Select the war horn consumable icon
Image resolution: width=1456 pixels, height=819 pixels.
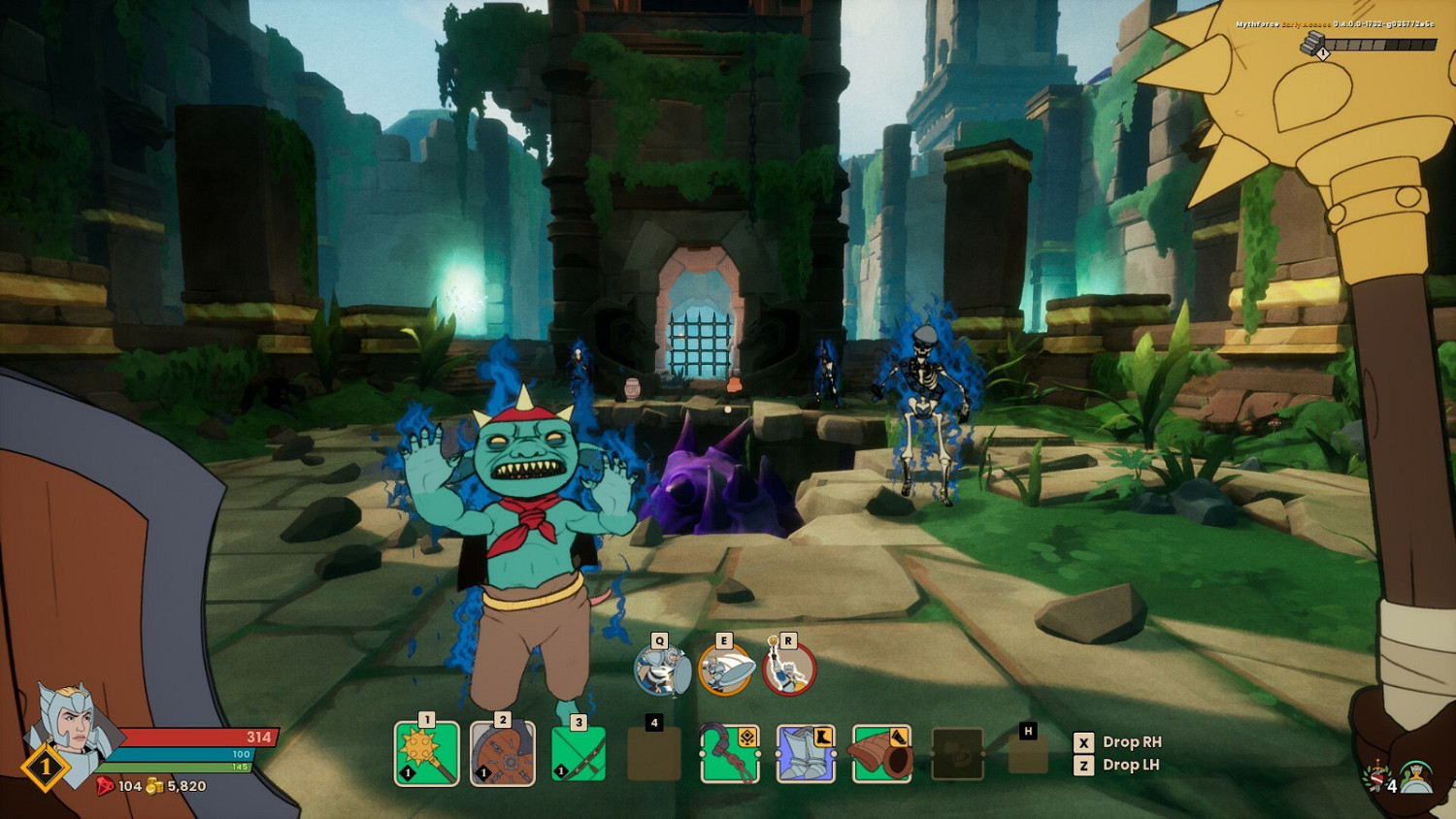878,755
